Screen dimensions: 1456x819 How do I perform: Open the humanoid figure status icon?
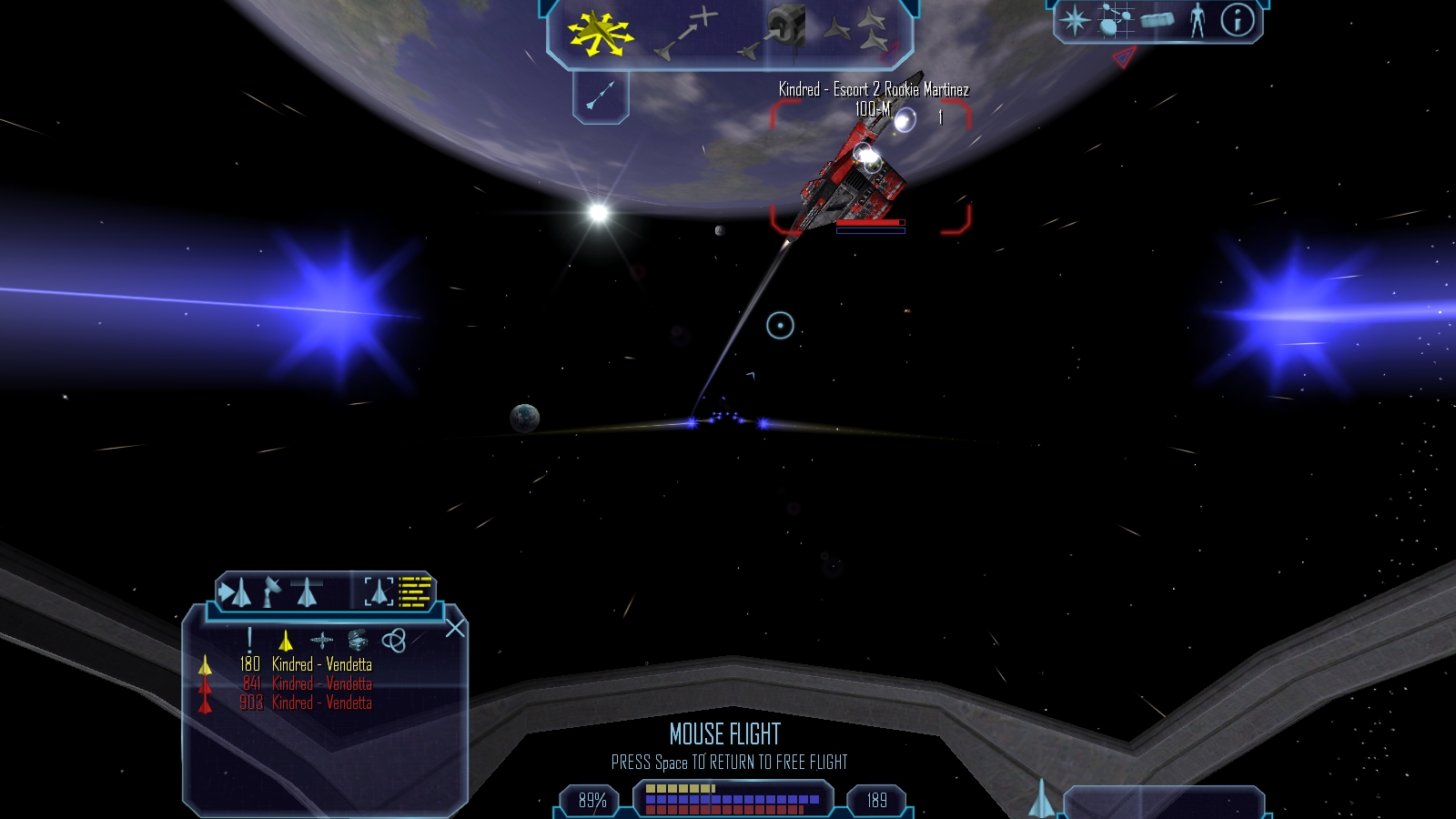pyautogui.click(x=1198, y=20)
